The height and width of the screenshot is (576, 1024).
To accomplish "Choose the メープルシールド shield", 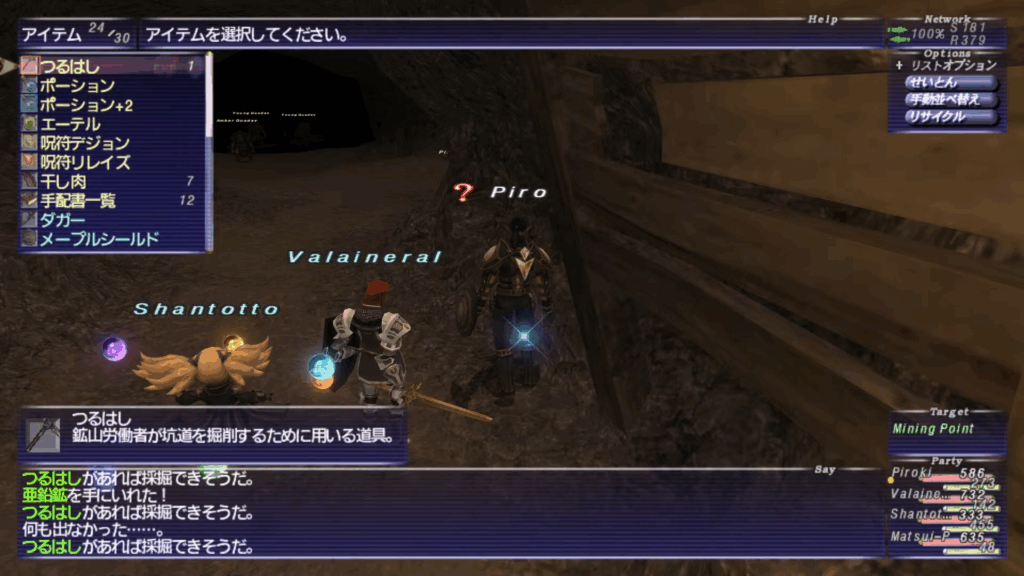I will tap(110, 239).
